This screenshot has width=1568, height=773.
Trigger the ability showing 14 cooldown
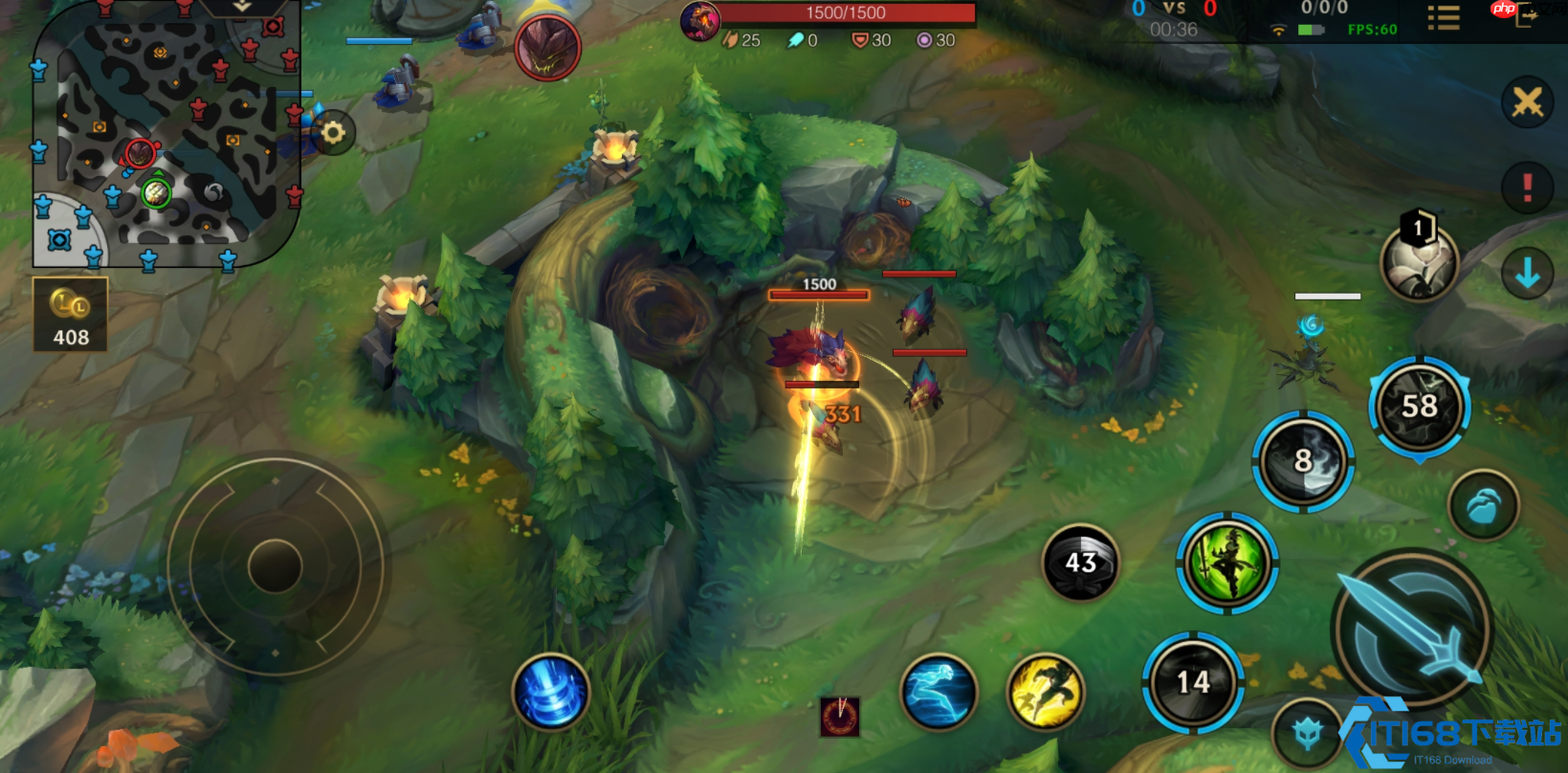[x=1193, y=682]
